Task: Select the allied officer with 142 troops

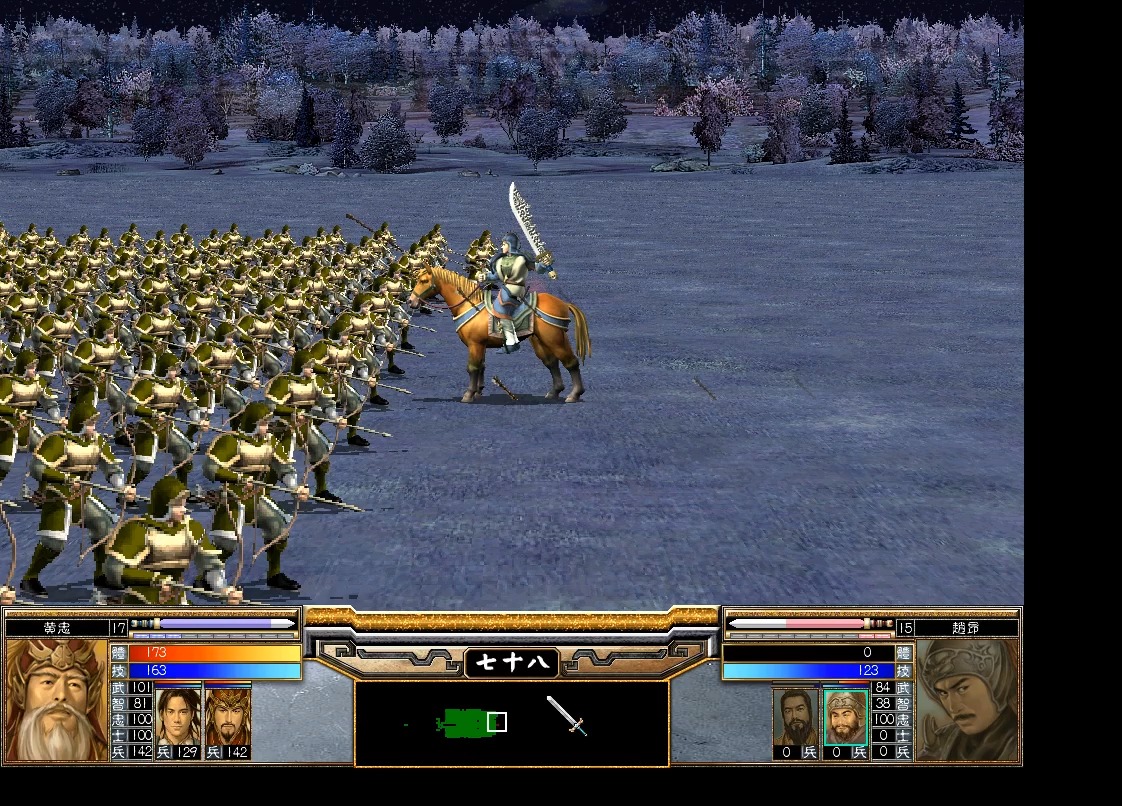Action: tap(227, 714)
